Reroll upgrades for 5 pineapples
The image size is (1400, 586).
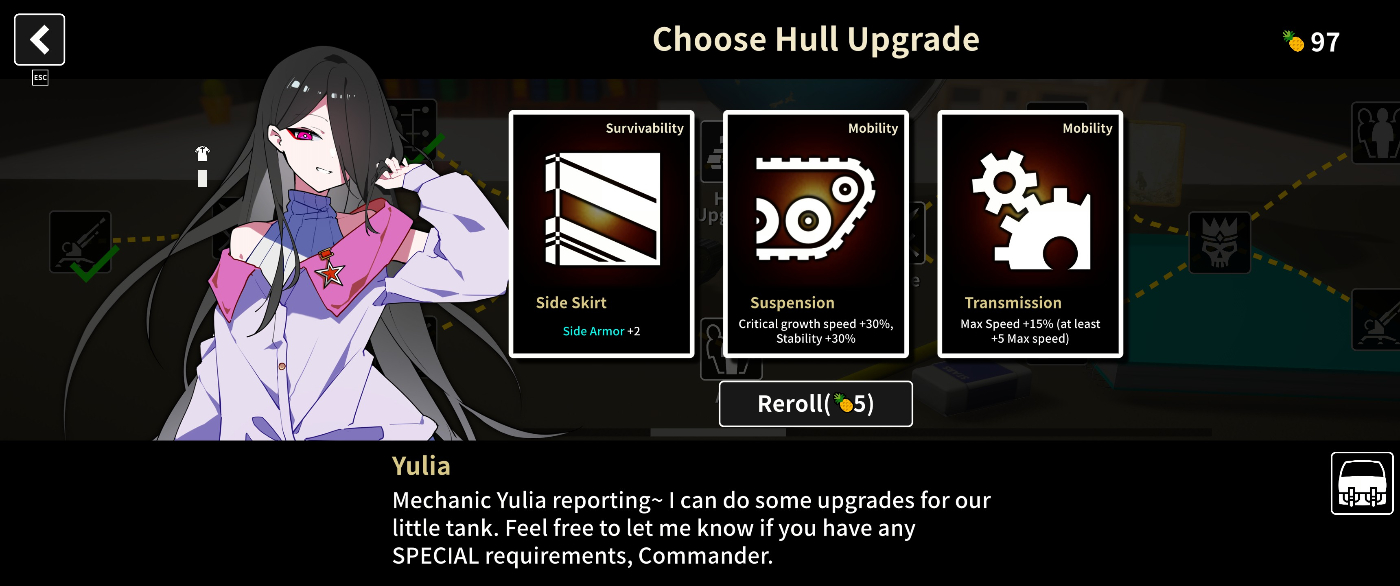(x=815, y=404)
